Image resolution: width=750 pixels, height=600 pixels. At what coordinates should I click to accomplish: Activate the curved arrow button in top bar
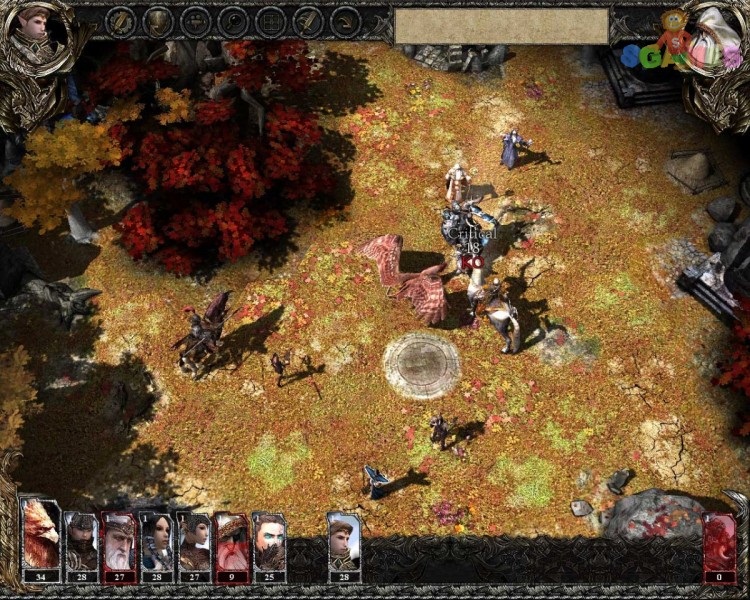pyautogui.click(x=345, y=20)
